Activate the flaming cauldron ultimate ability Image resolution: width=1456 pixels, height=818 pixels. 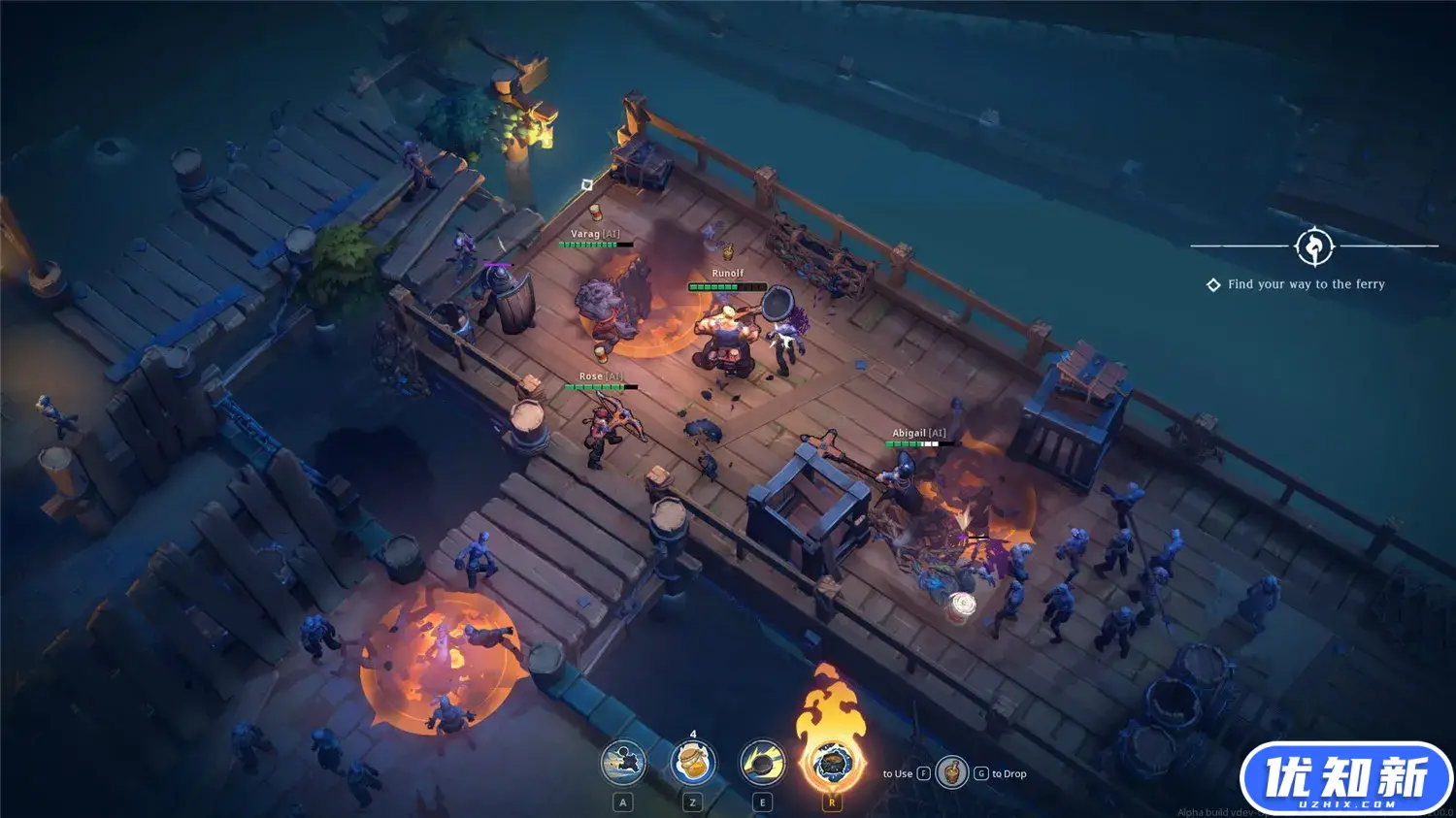(x=832, y=763)
